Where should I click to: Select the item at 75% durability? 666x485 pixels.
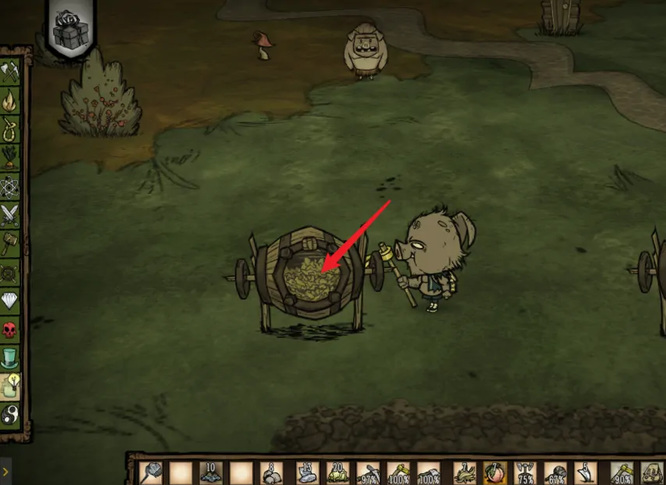[x=524, y=472]
